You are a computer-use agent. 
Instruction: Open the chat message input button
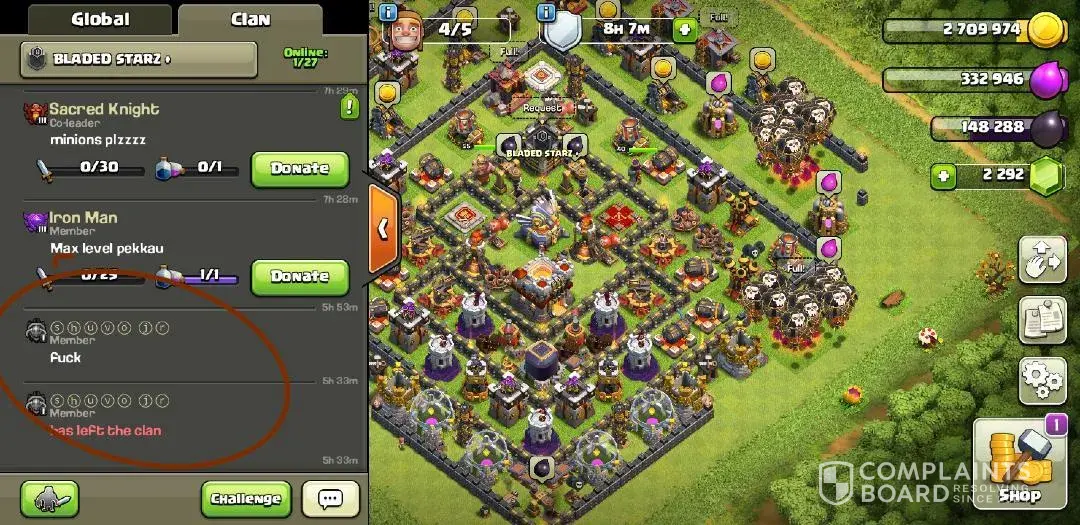[330, 498]
